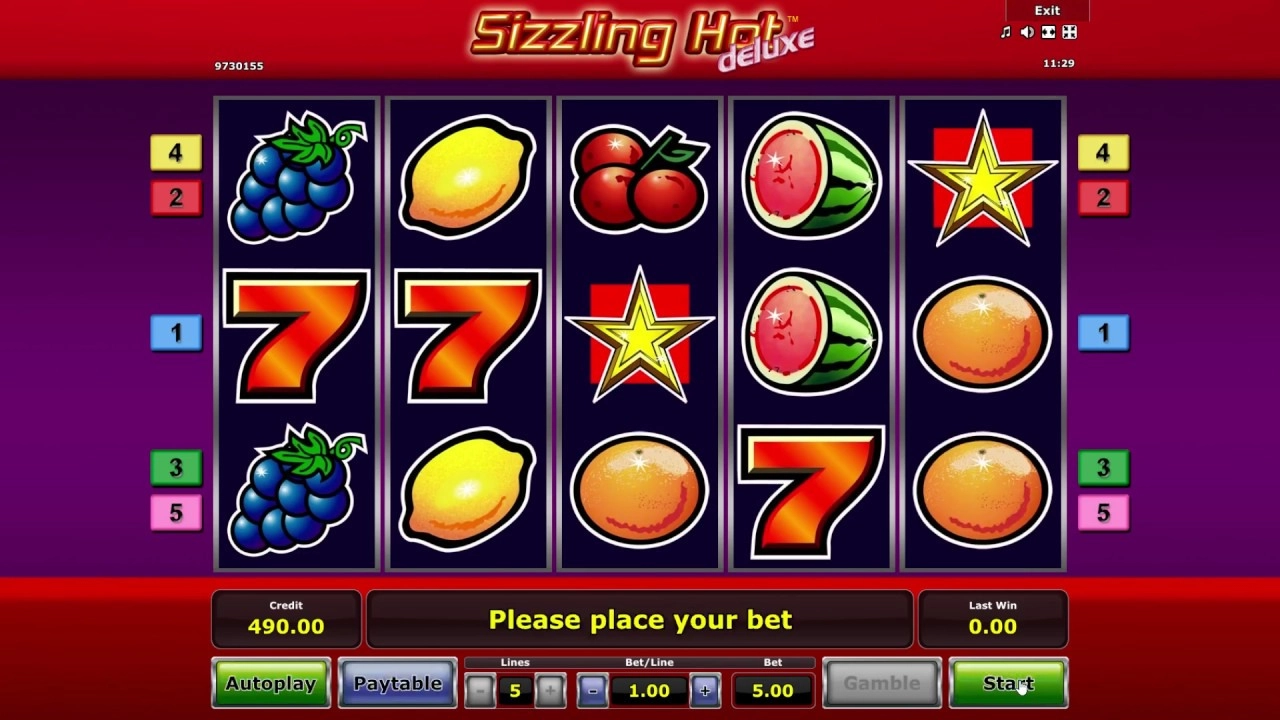Select the watermelon symbol on reel four

coord(812,333)
